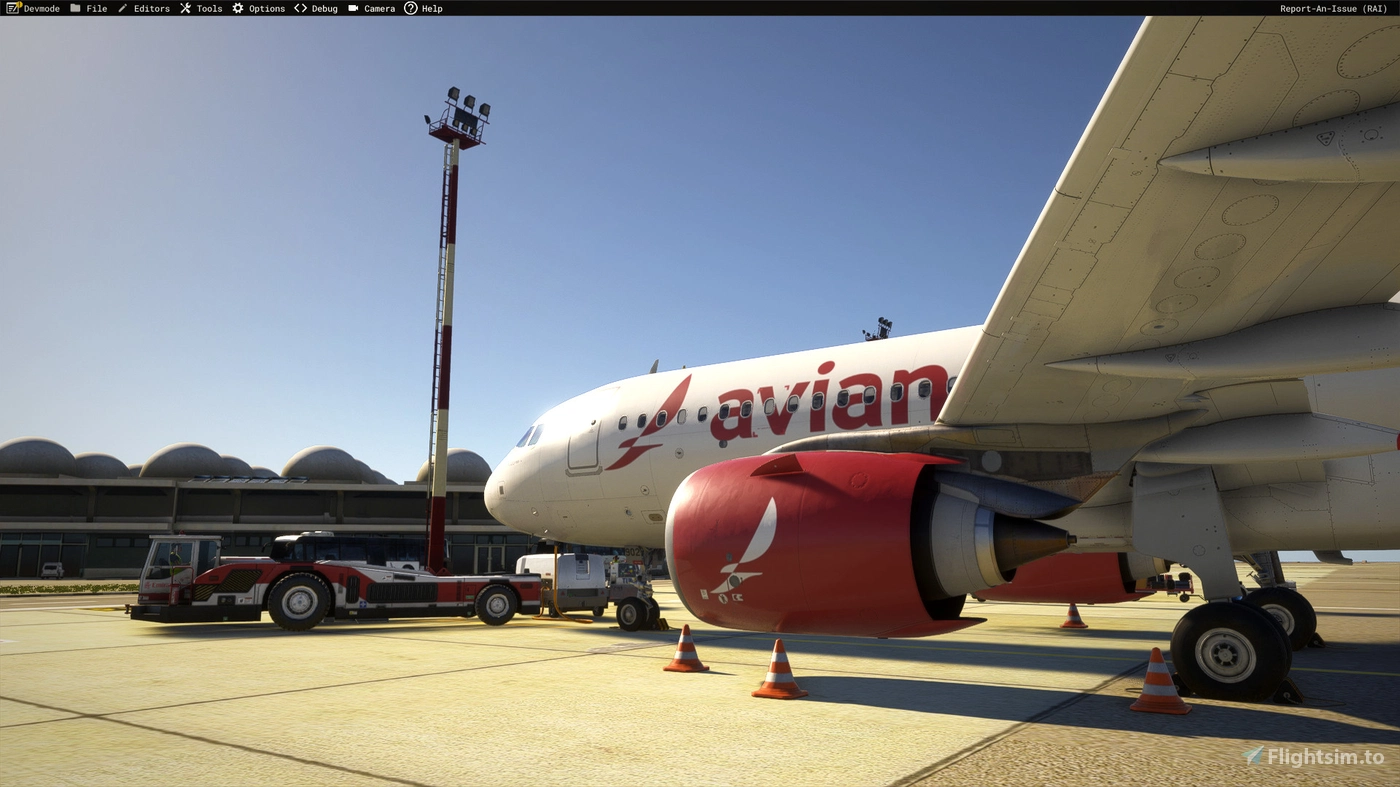Open the Options menu
Viewport: 1400px width, 787px height.
[265, 8]
